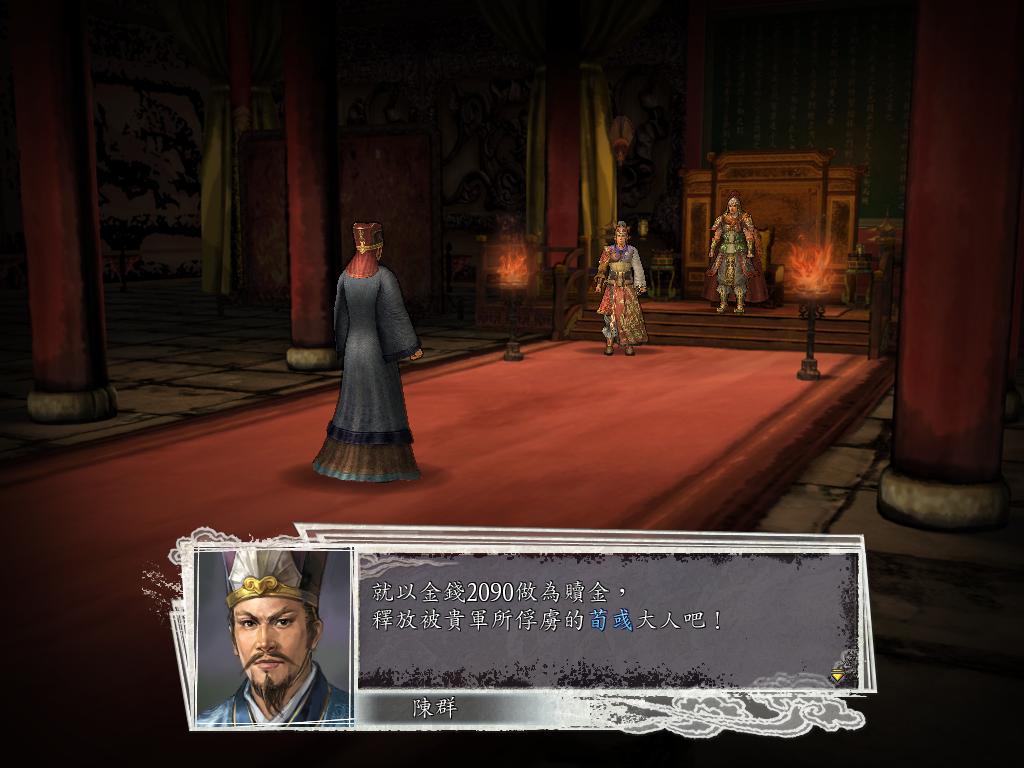Advance dialogue with the yellow arrow indicator
Image resolution: width=1024 pixels, height=768 pixels.
click(x=837, y=676)
